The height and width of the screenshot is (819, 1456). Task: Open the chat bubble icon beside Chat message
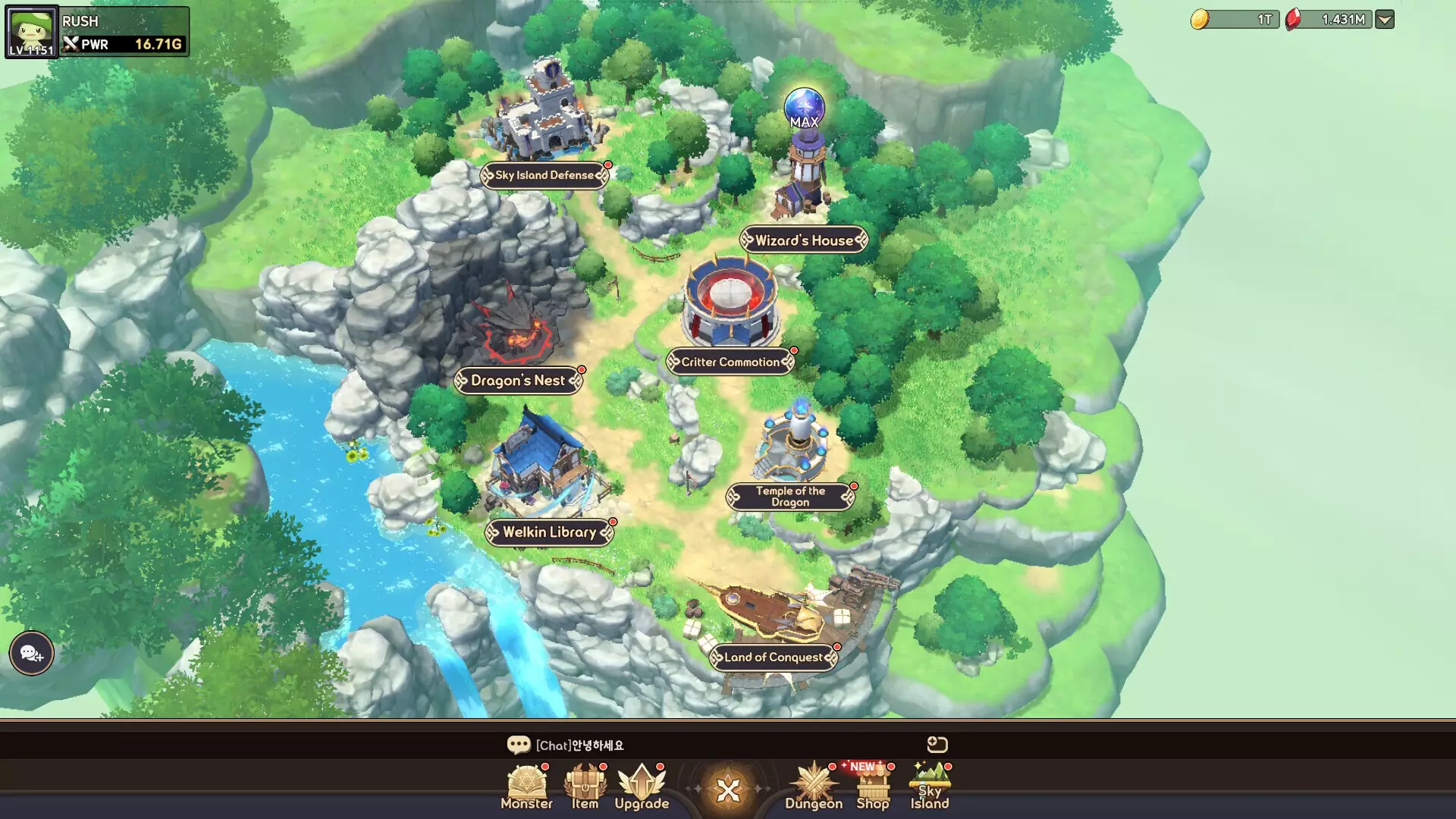[x=520, y=745]
